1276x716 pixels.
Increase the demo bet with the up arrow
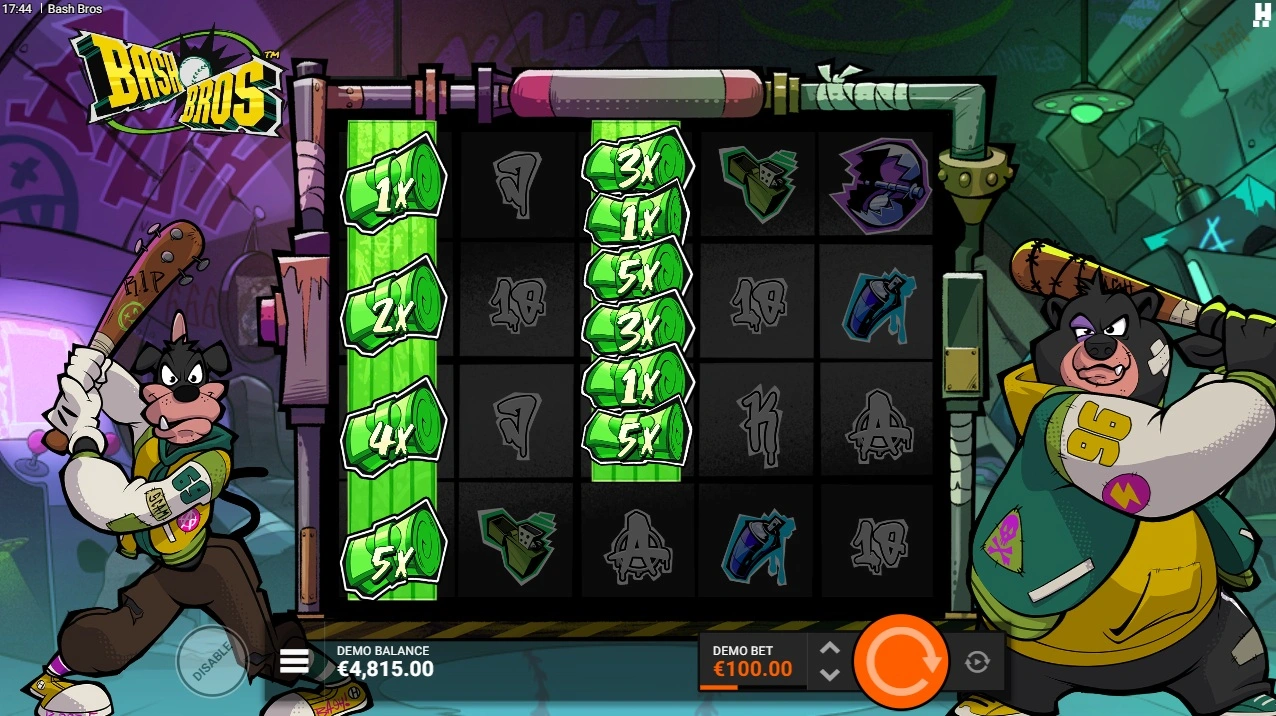829,648
